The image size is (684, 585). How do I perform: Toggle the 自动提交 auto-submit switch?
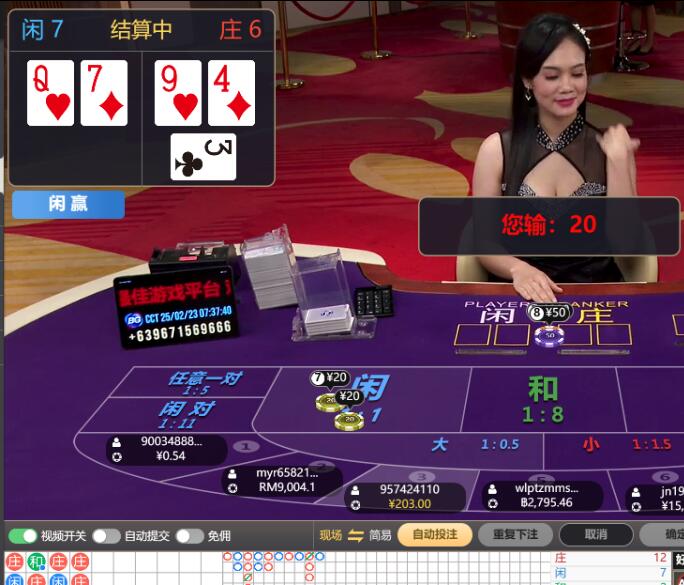pos(106,536)
